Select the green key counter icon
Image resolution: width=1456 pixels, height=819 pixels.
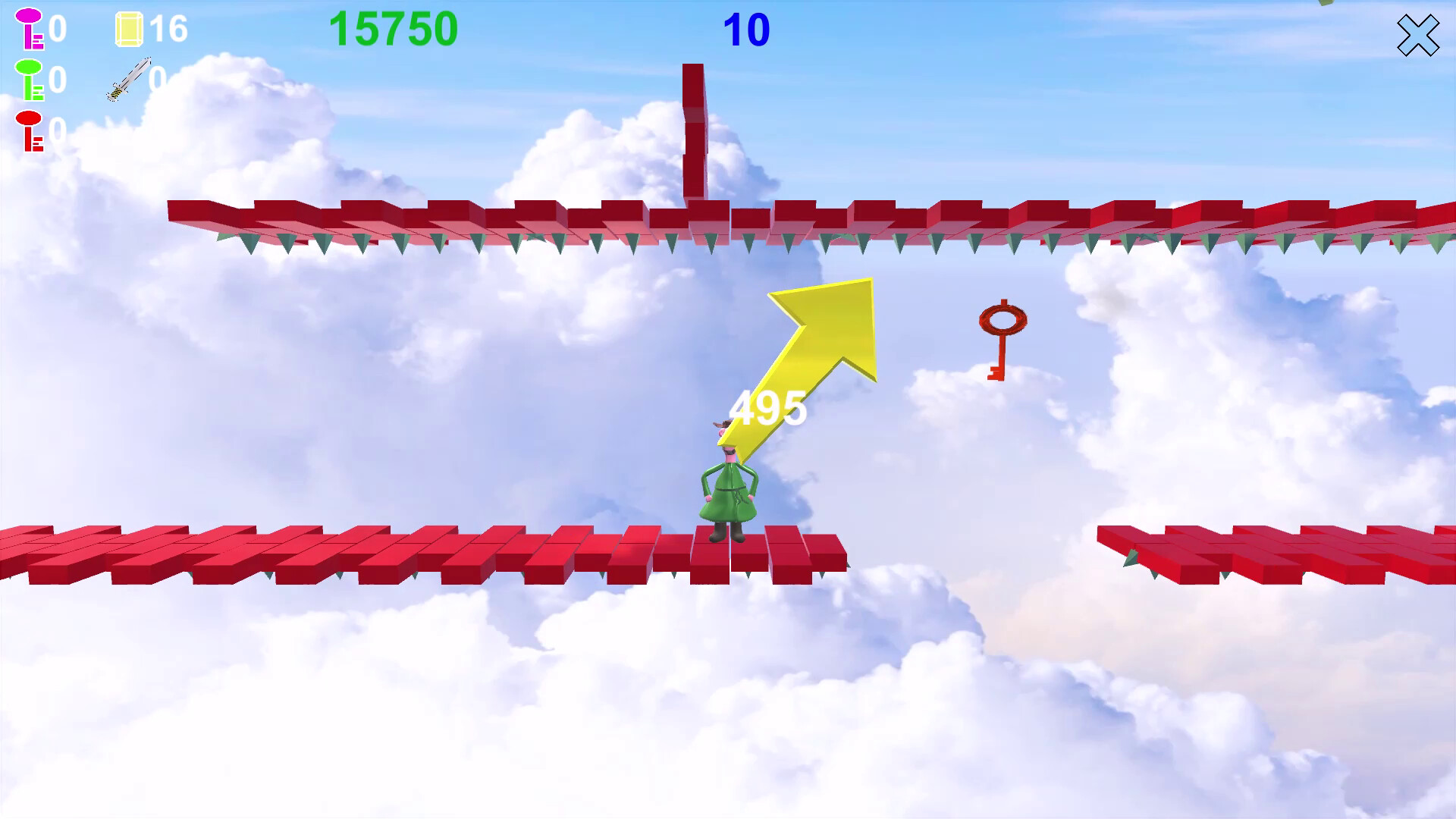click(29, 80)
